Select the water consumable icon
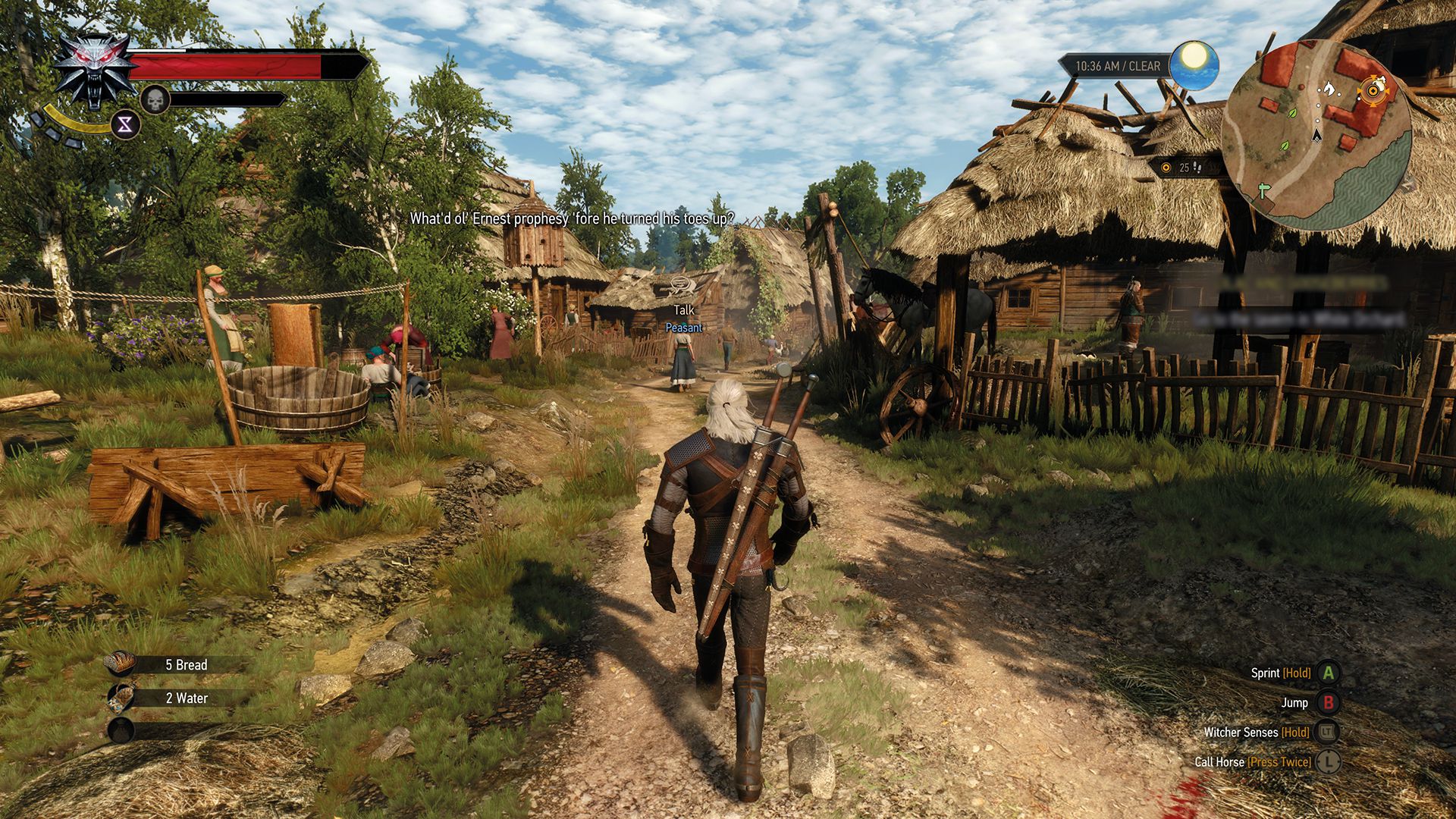The height and width of the screenshot is (819, 1456). pyautogui.click(x=121, y=698)
